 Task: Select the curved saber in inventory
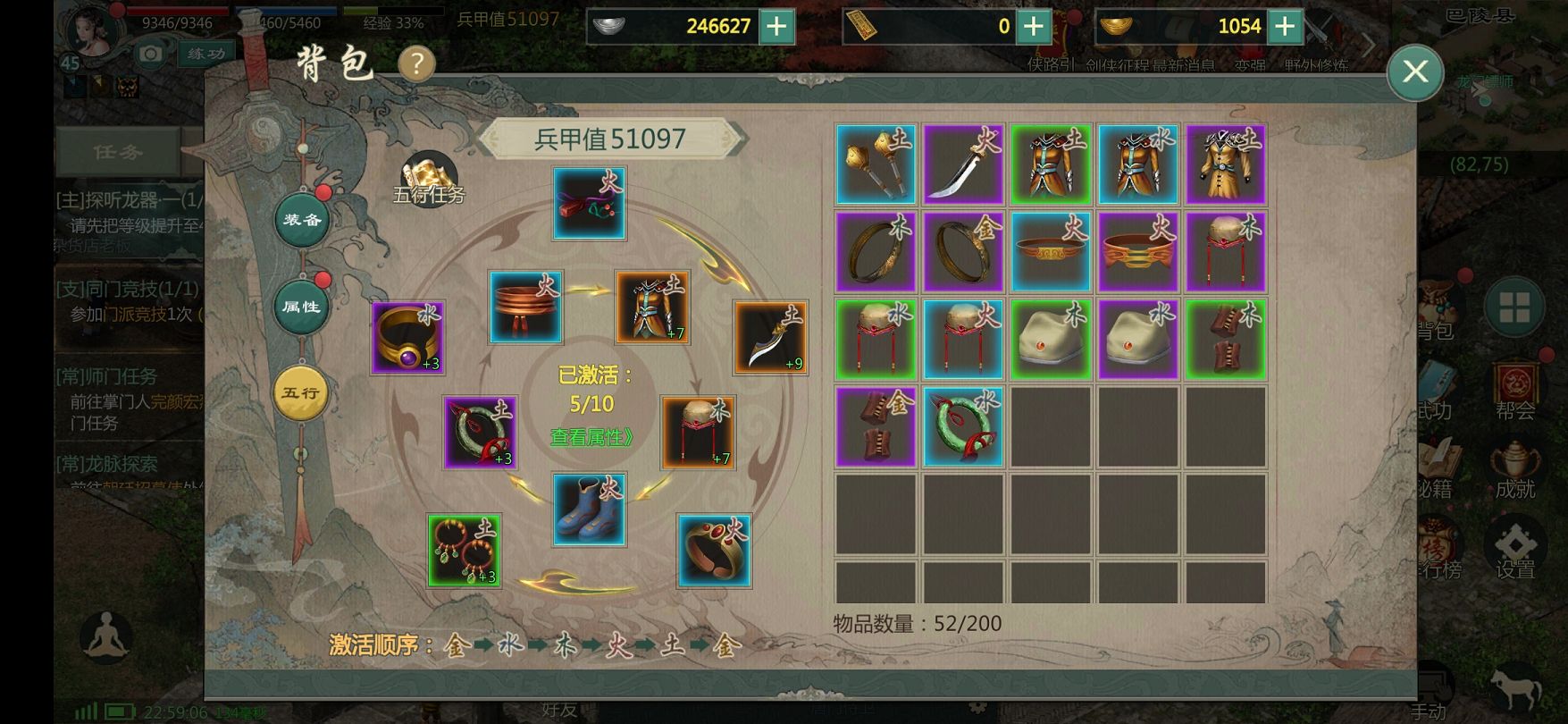point(963,164)
